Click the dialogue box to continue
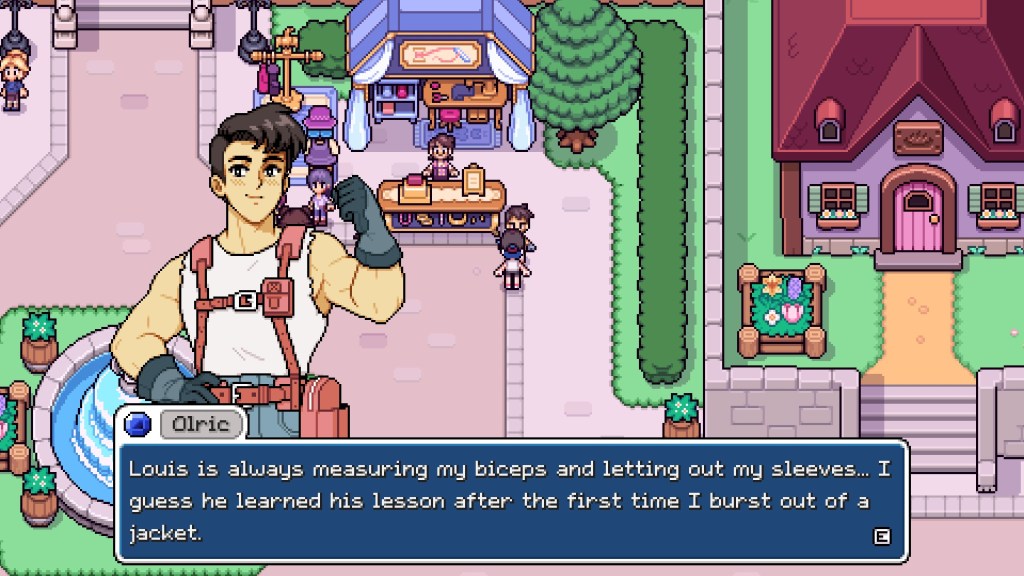Image resolution: width=1024 pixels, height=576 pixels. 511,499
